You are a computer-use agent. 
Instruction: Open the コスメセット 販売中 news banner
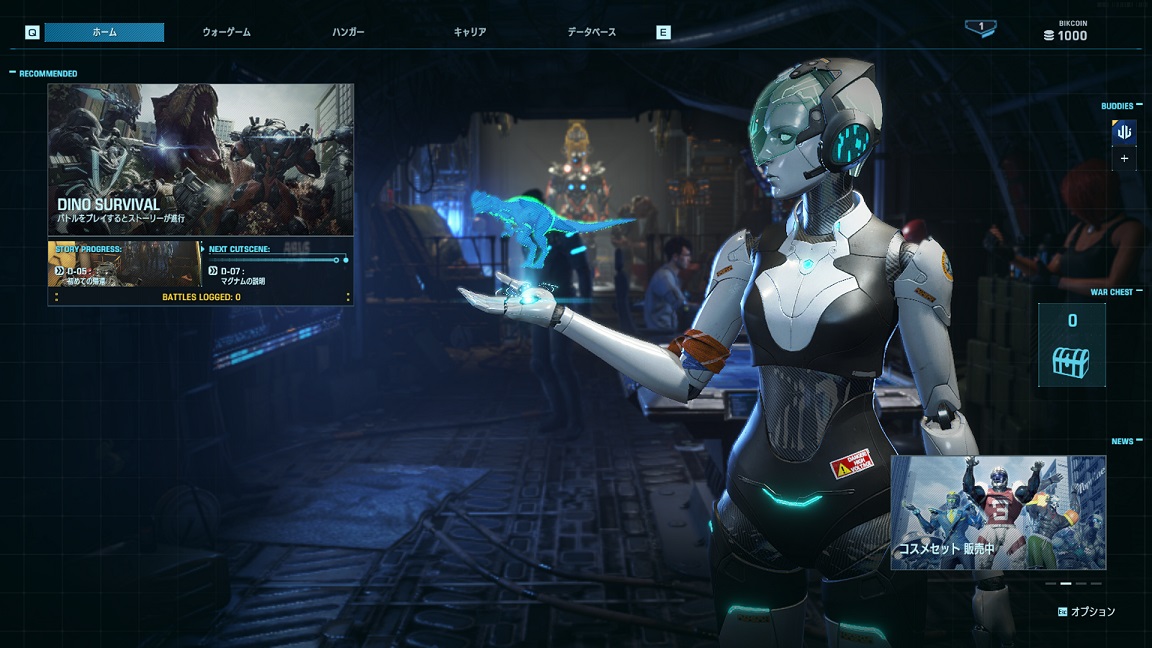tap(998, 512)
